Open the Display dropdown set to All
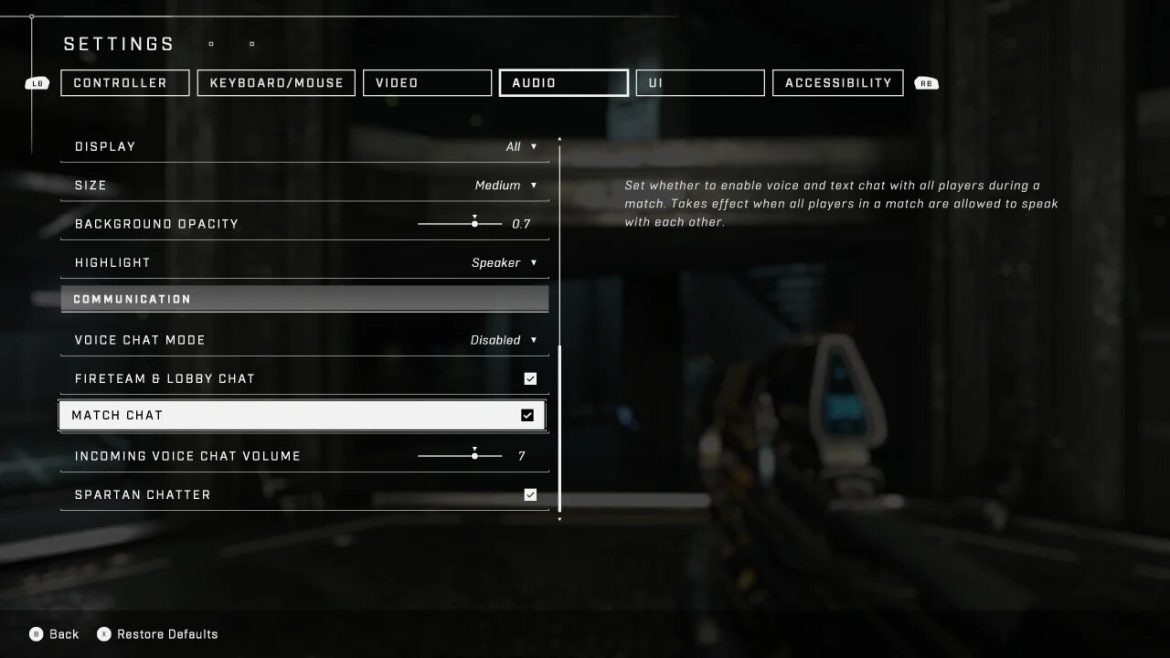This screenshot has width=1170, height=658. [x=521, y=147]
